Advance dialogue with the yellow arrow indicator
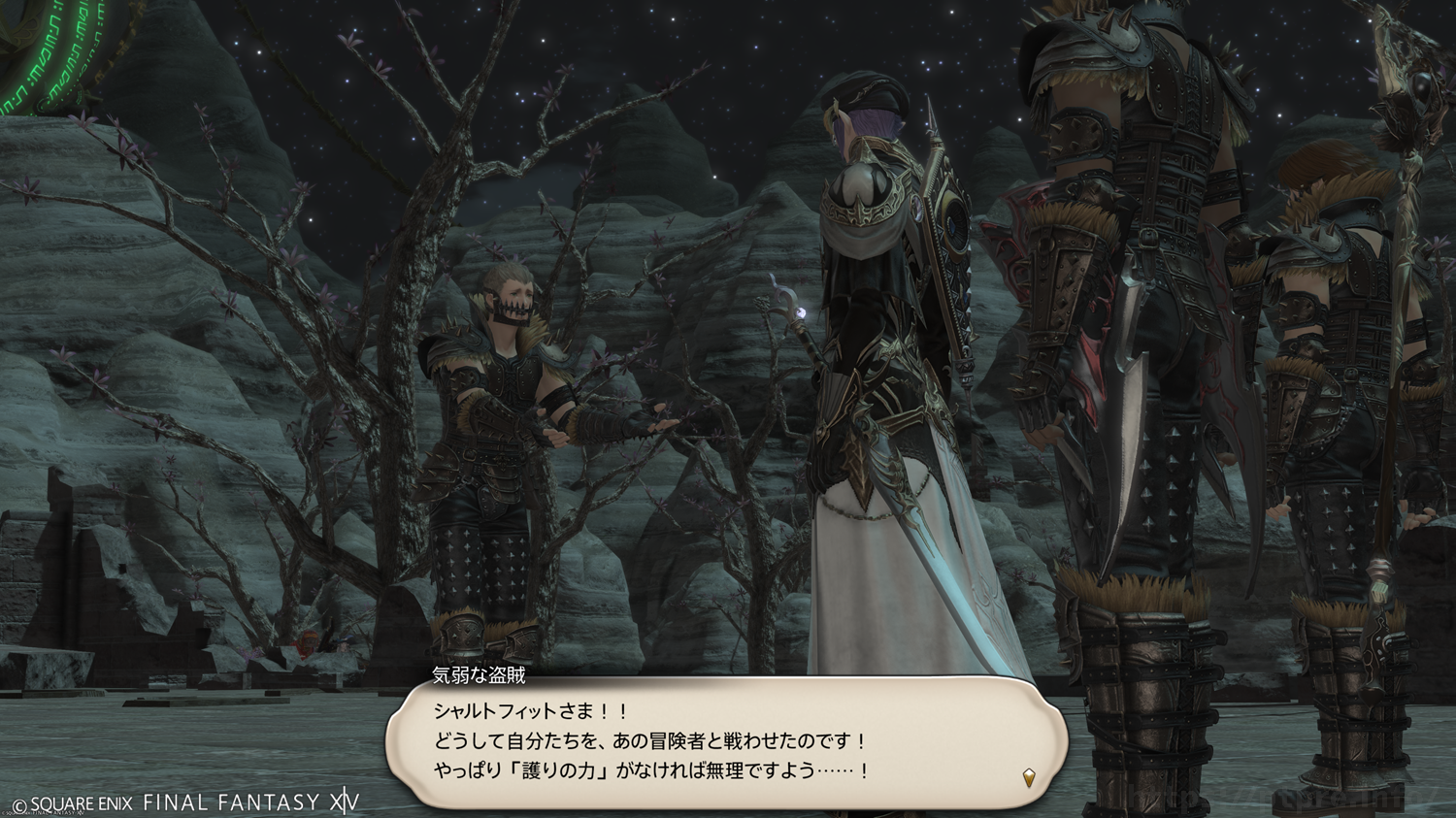 click(x=1029, y=776)
